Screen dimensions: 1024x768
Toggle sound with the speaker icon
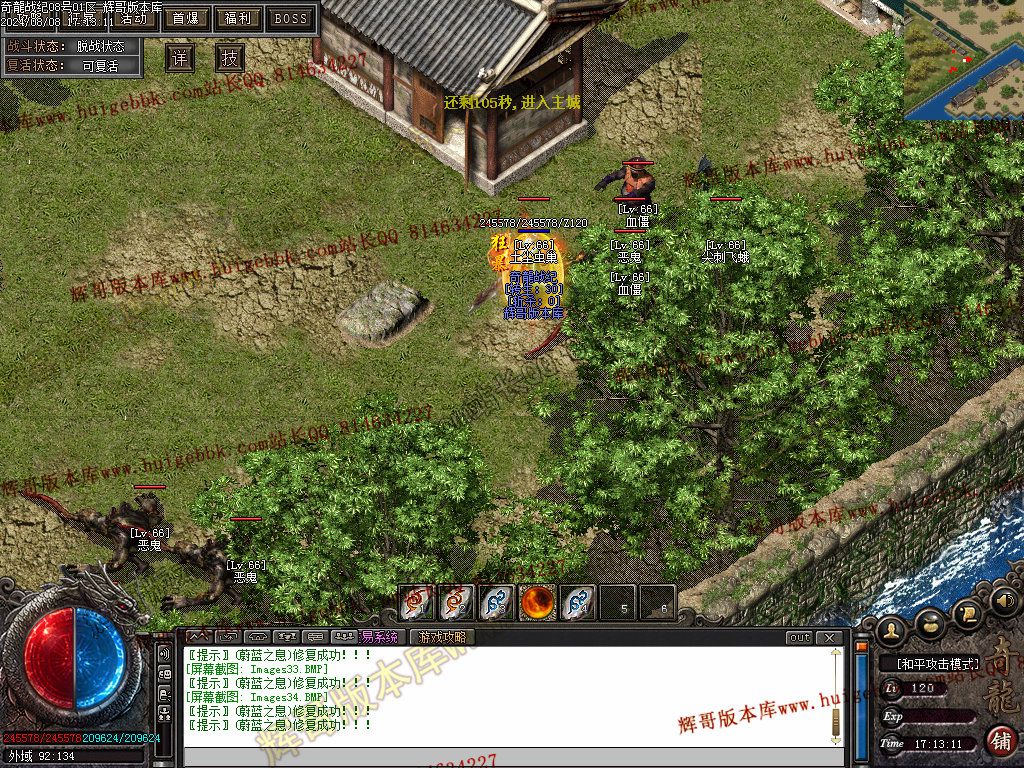tap(1005, 601)
